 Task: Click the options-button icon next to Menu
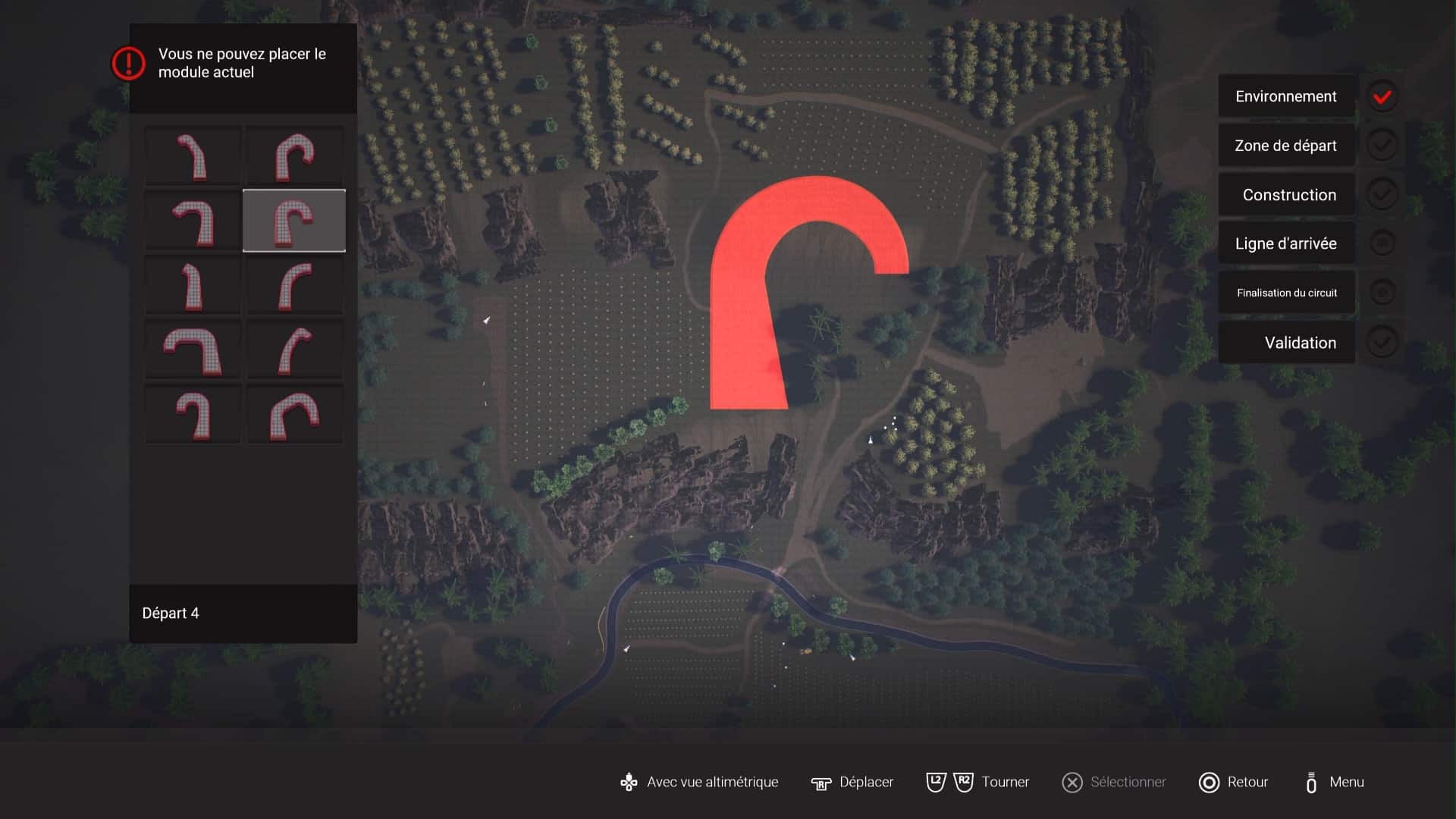tap(1311, 782)
